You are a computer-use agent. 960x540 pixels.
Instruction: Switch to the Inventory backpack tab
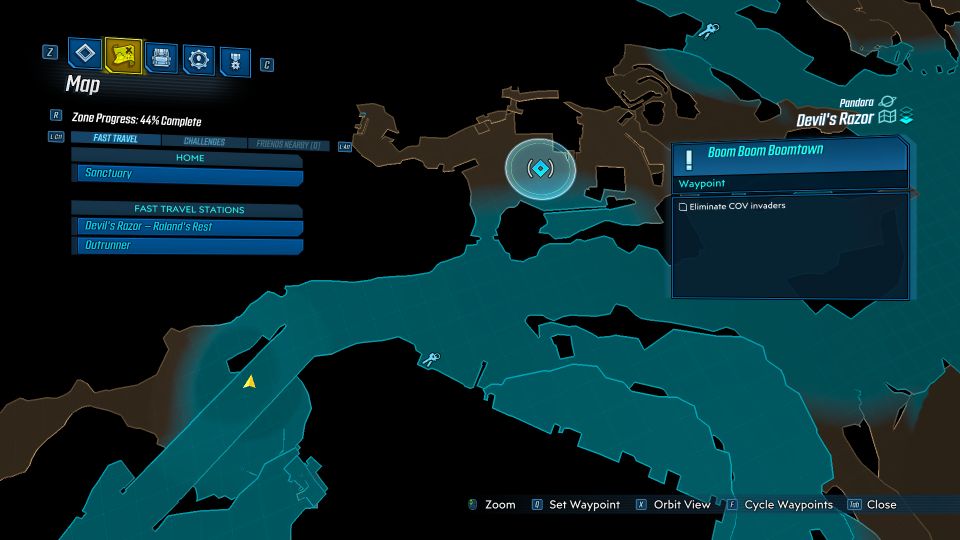pos(162,56)
